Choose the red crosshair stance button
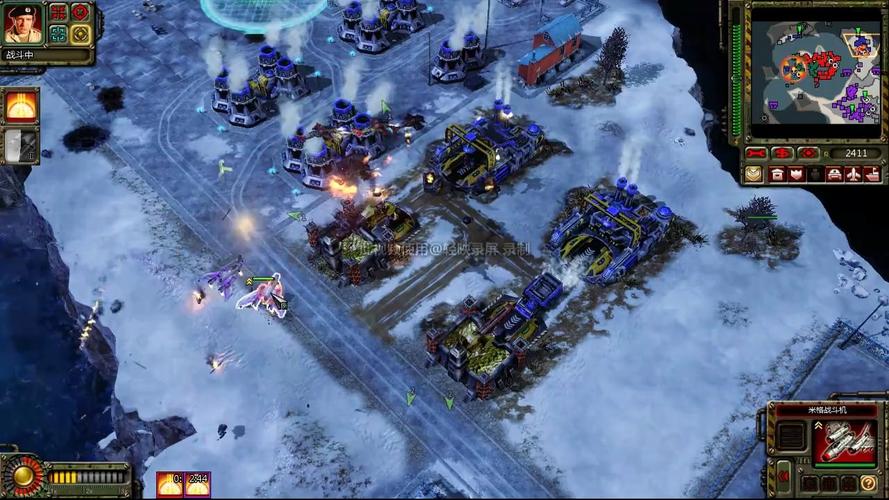This screenshot has width=889, height=500. [x=80, y=12]
